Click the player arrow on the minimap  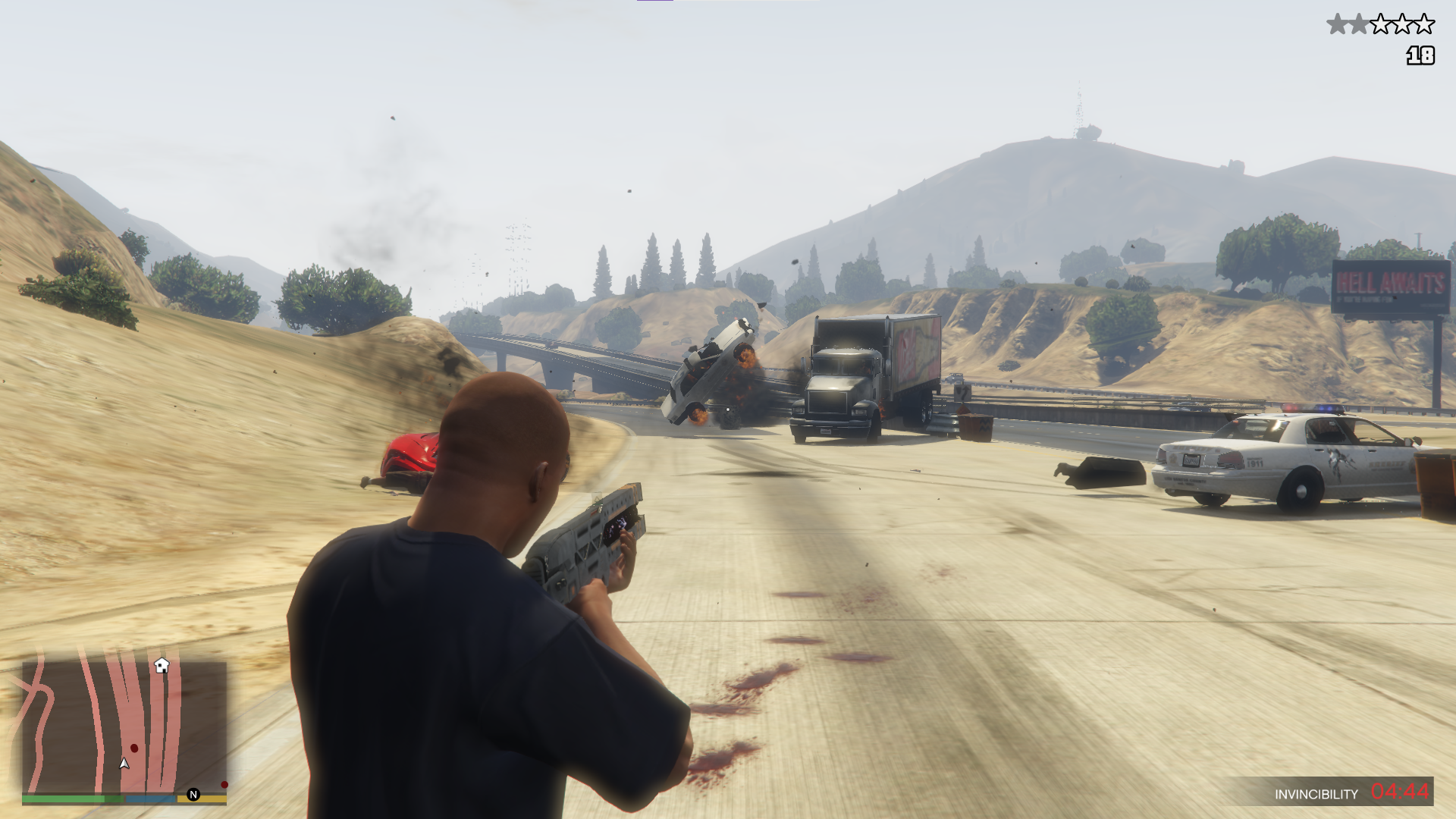124,764
